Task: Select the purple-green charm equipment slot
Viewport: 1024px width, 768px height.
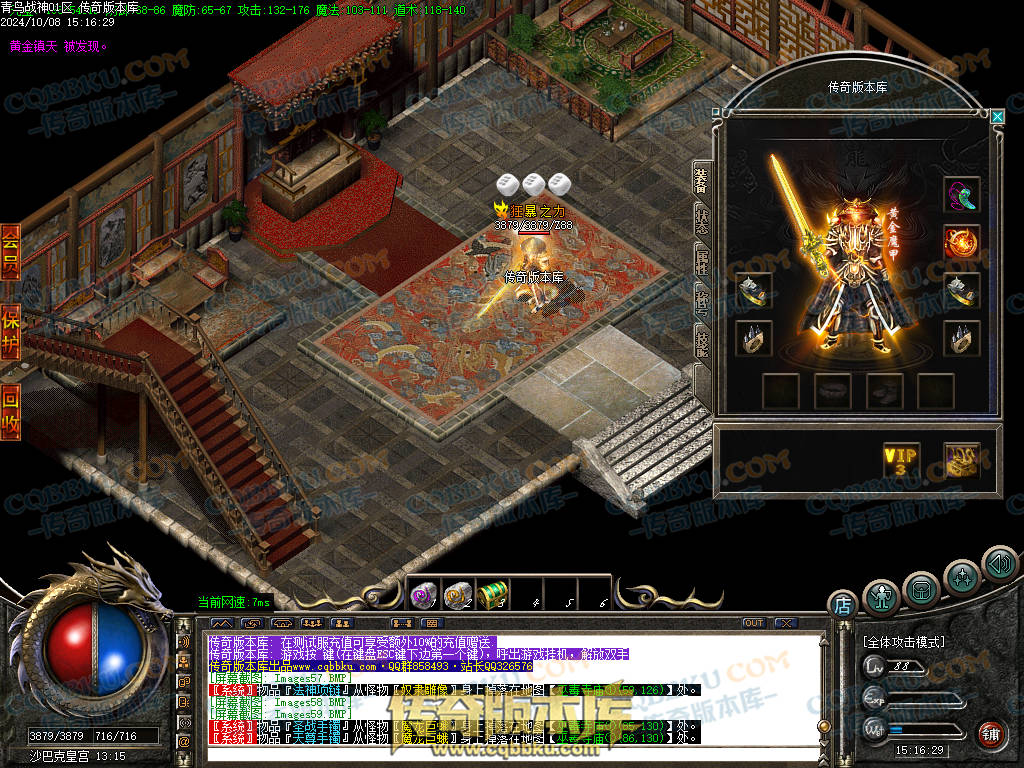Action: [x=961, y=194]
